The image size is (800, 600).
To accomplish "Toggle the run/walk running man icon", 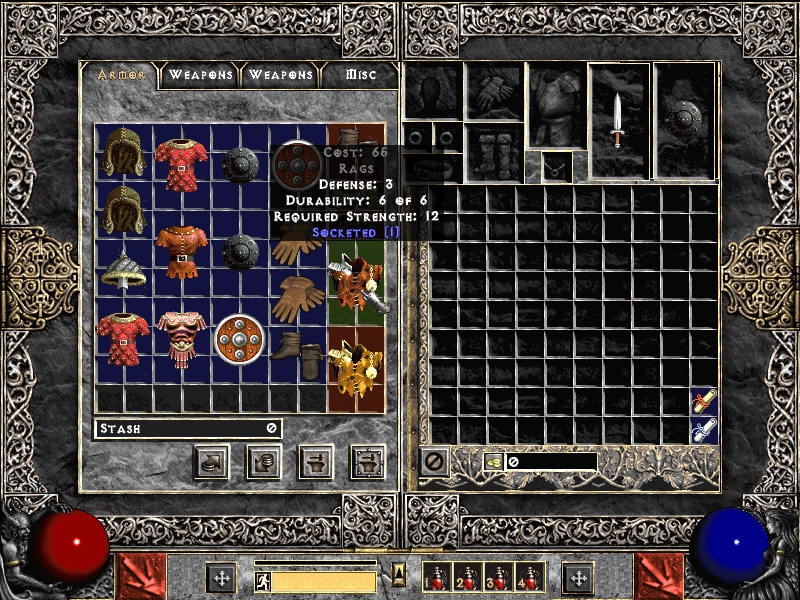I will [263, 580].
